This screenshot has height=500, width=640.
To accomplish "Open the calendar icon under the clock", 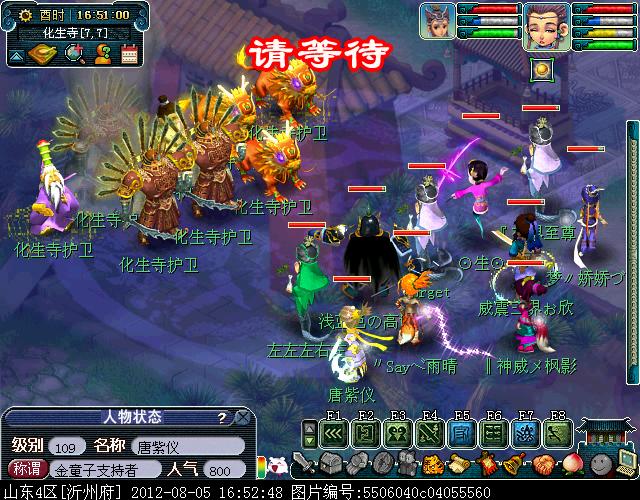I will coord(129,56).
